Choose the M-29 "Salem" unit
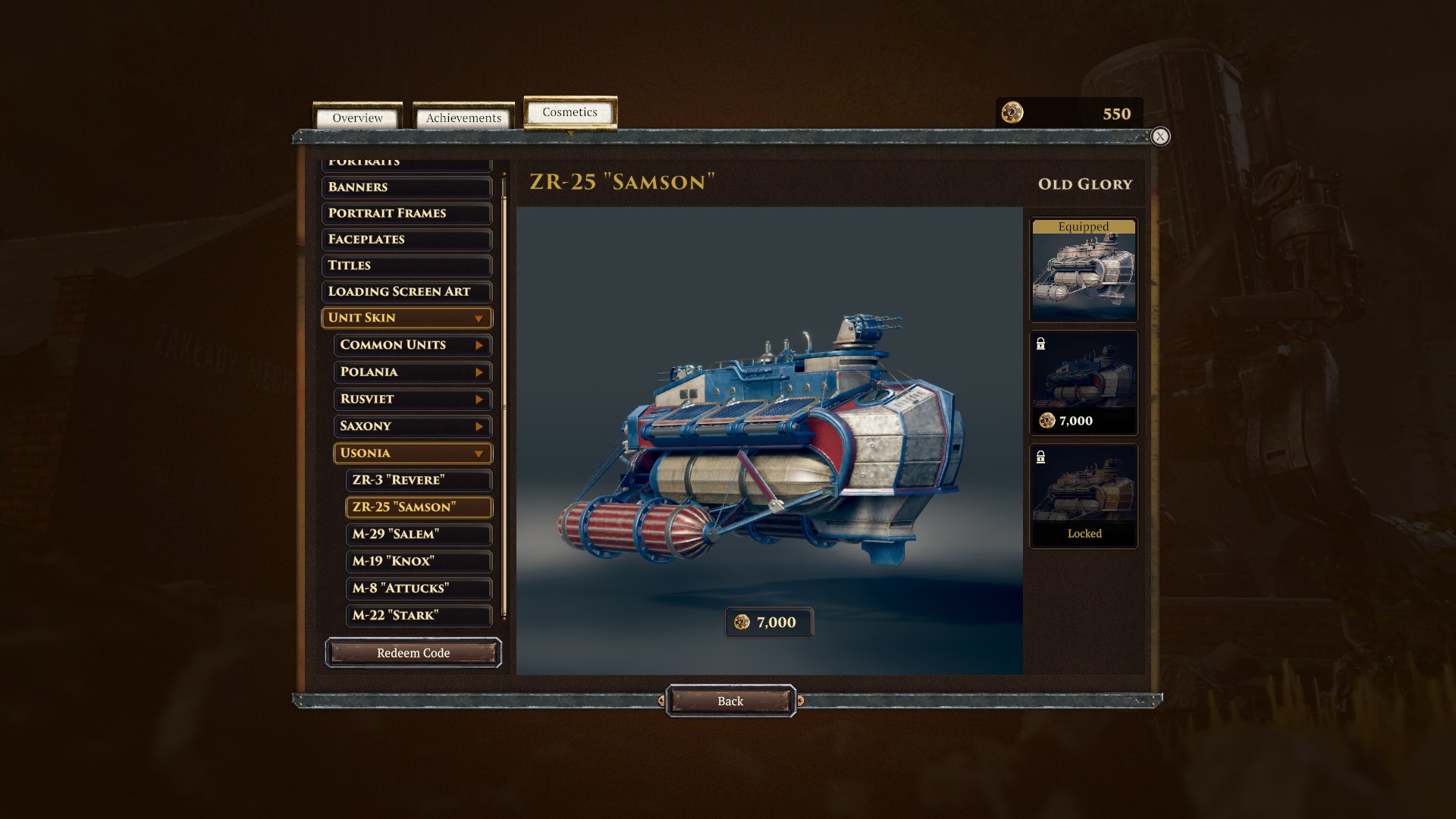This screenshot has width=1456, height=819. point(419,535)
